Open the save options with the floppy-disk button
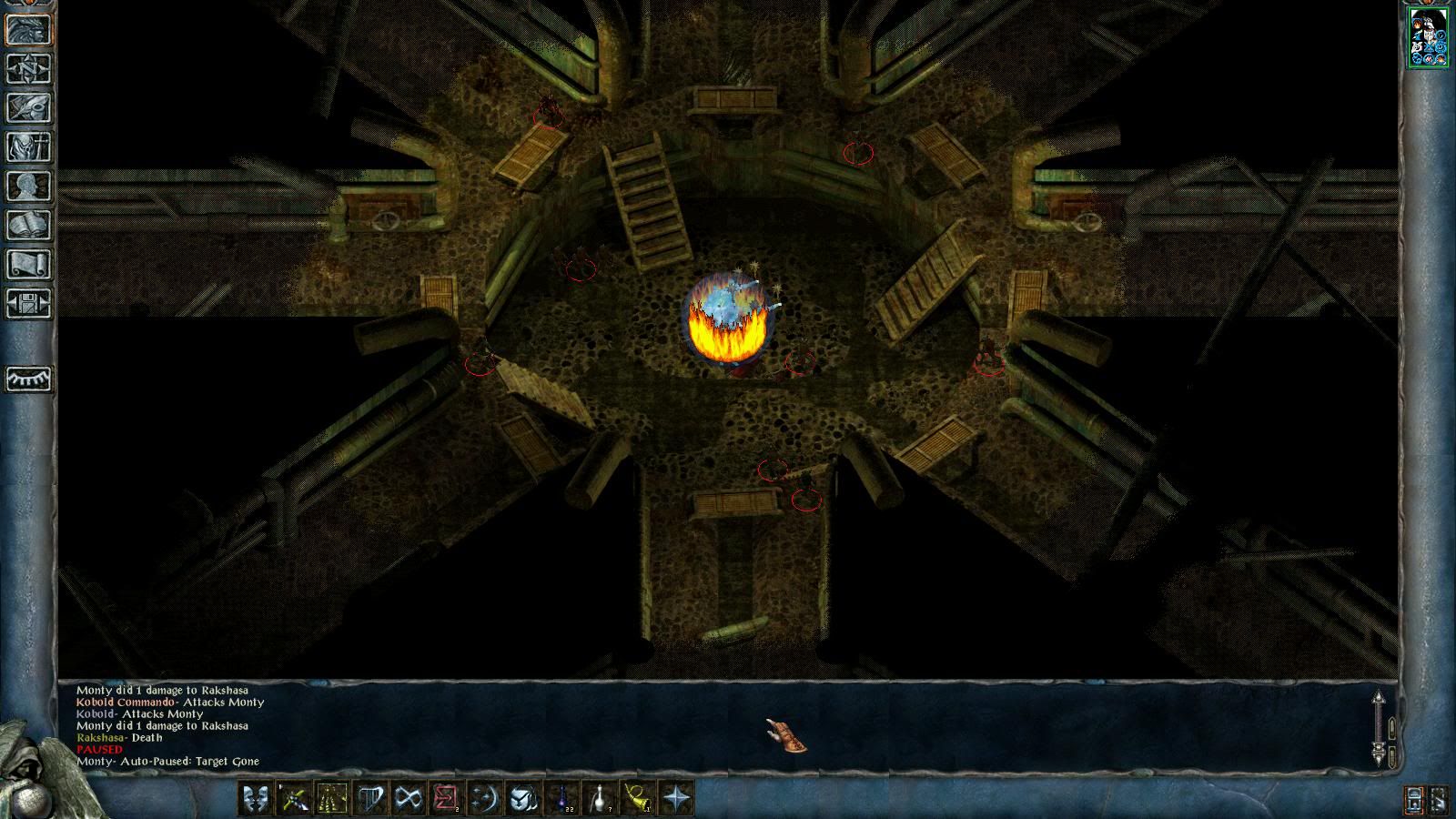The height and width of the screenshot is (819, 1456). click(x=29, y=303)
